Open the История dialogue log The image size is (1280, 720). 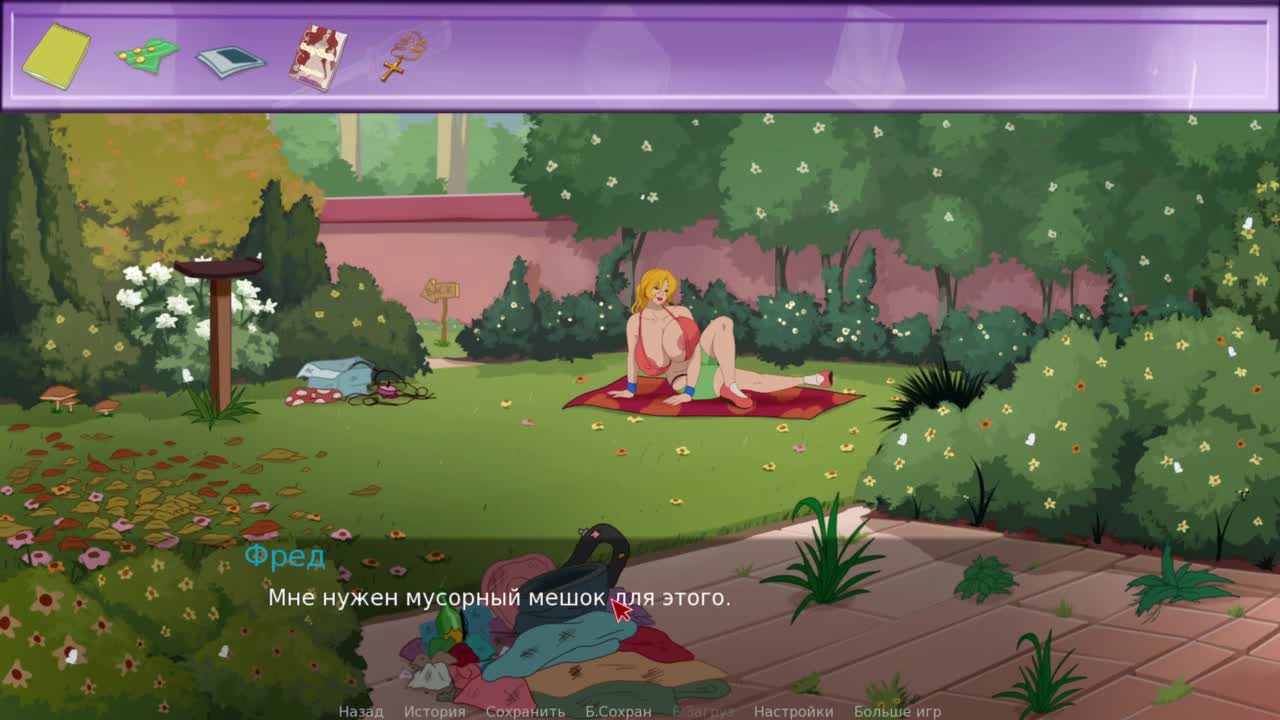coord(434,711)
